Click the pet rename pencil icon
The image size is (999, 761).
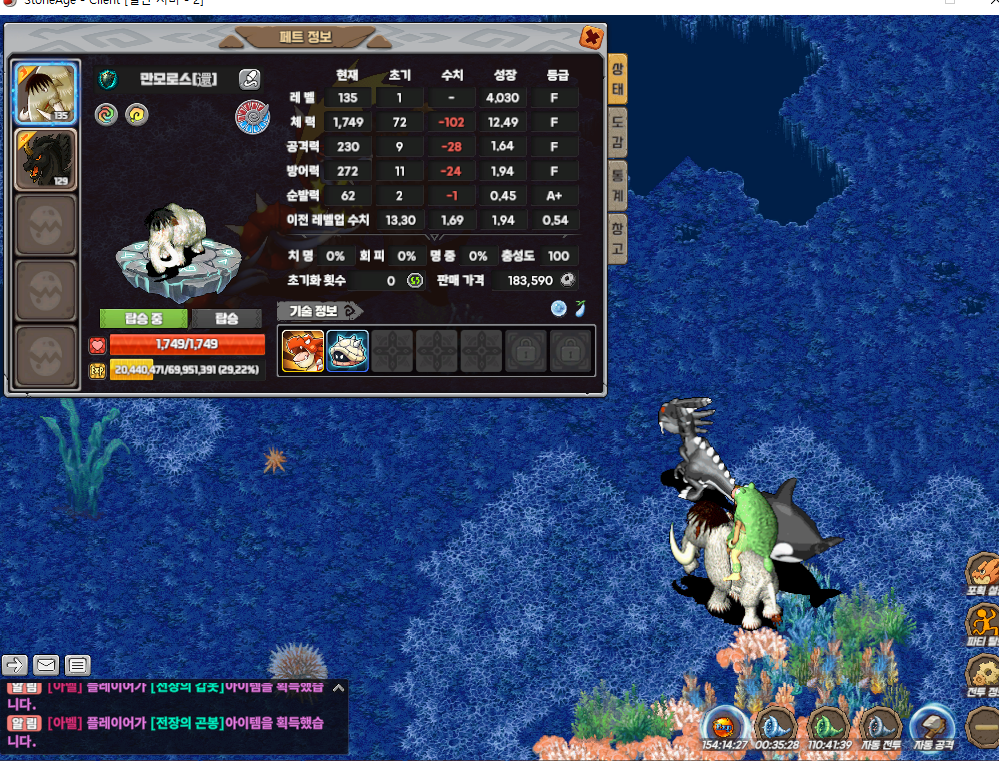click(x=250, y=79)
